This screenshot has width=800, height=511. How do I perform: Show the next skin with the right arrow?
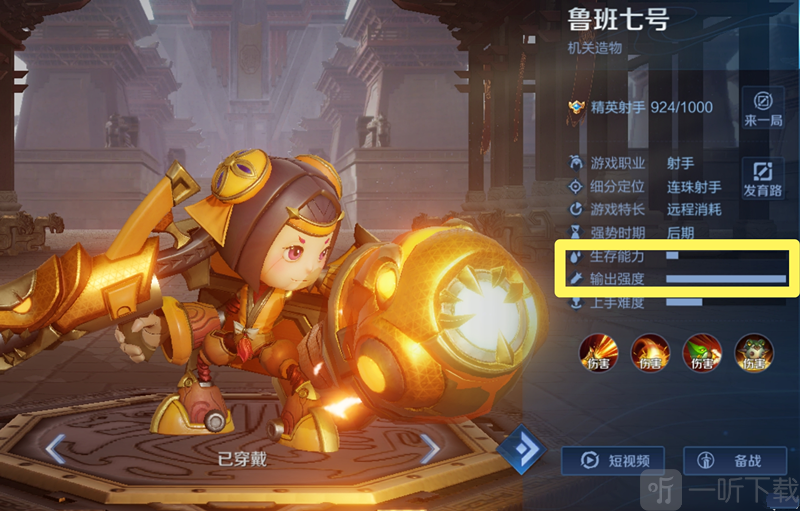429,449
